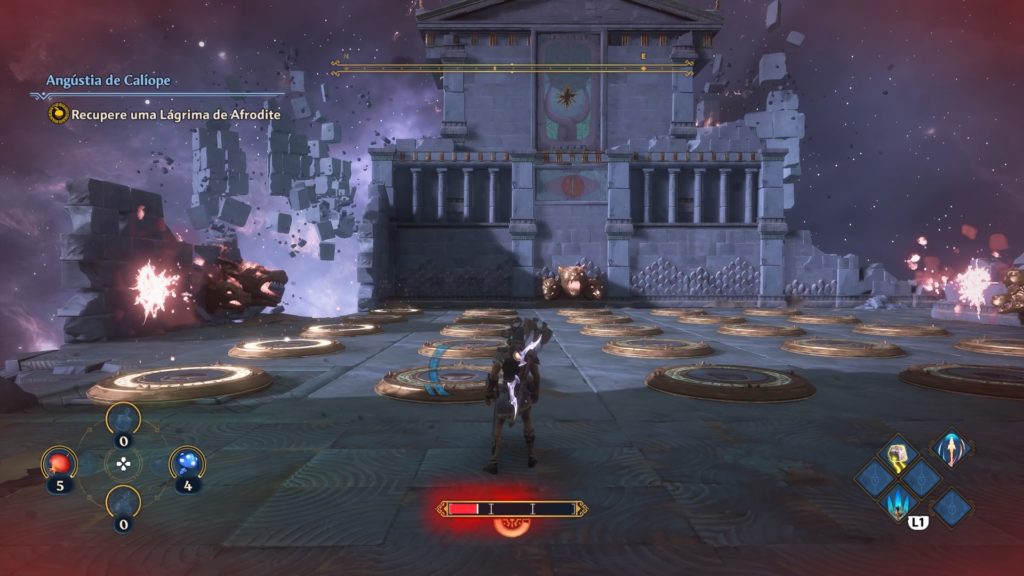
Task: Open the Angústia de Calíope quest tracker
Action: click(110, 79)
